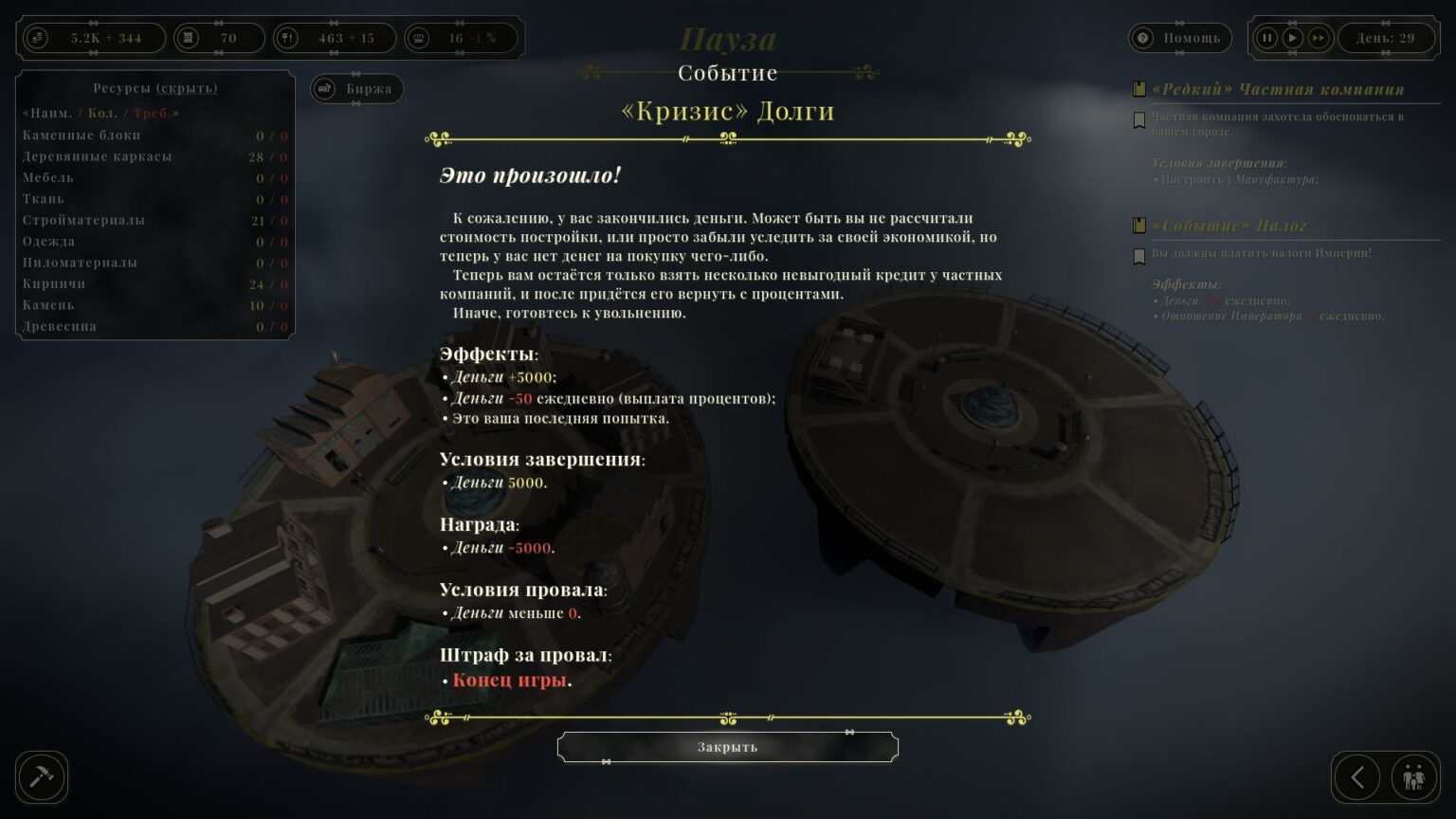Open the build menu hammer icon

(42, 777)
